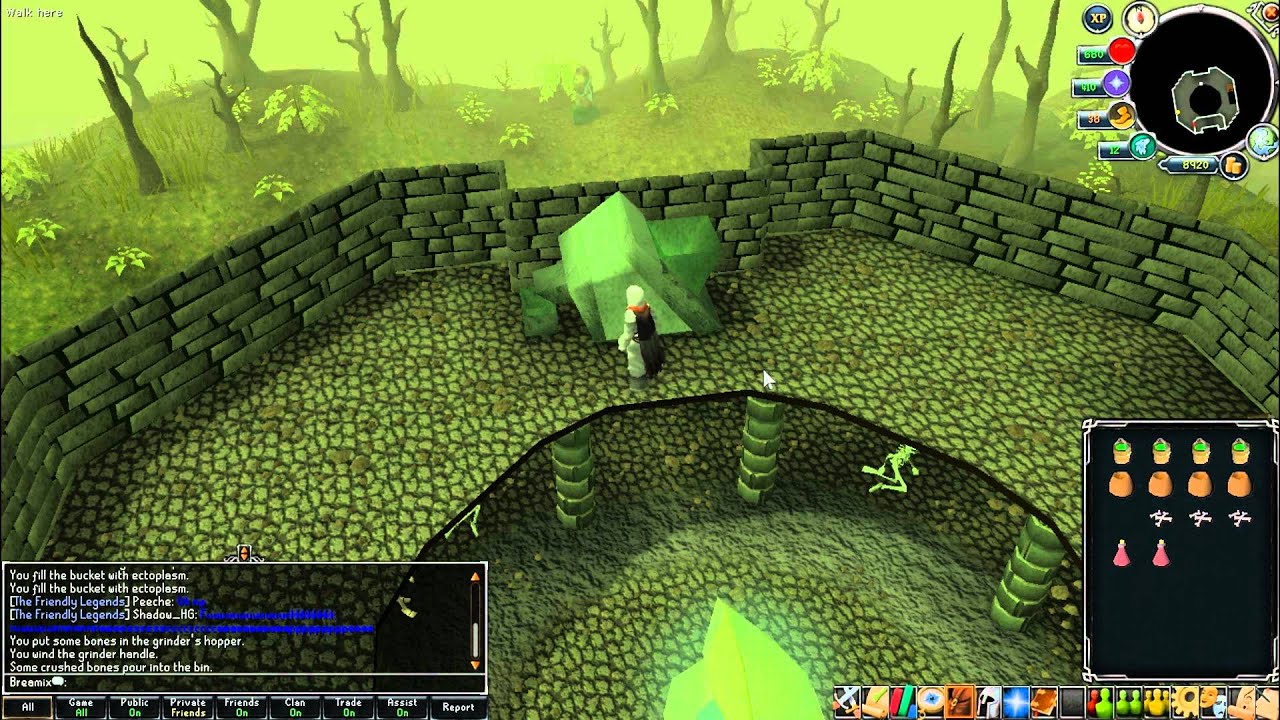Toggle the Clan chat filter
This screenshot has width=1280, height=720.
295,707
